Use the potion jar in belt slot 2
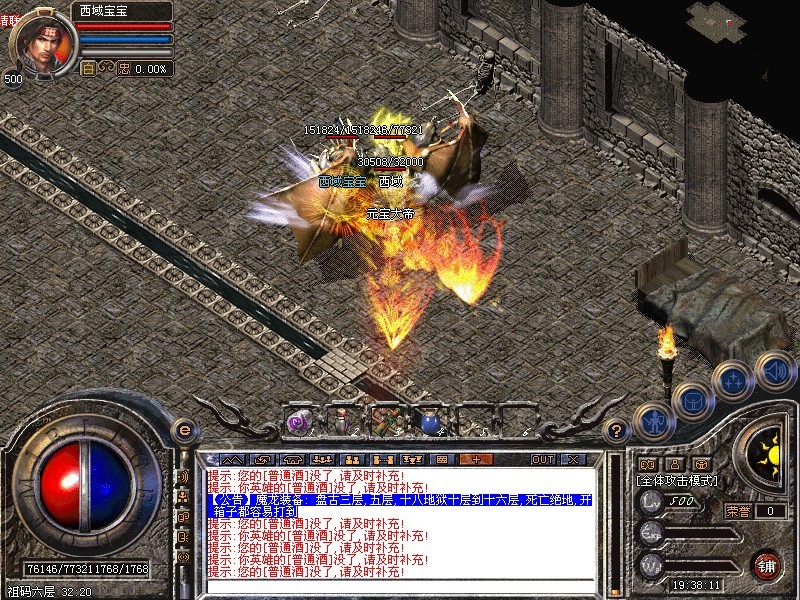Image resolution: width=800 pixels, height=600 pixels. pyautogui.click(x=341, y=421)
